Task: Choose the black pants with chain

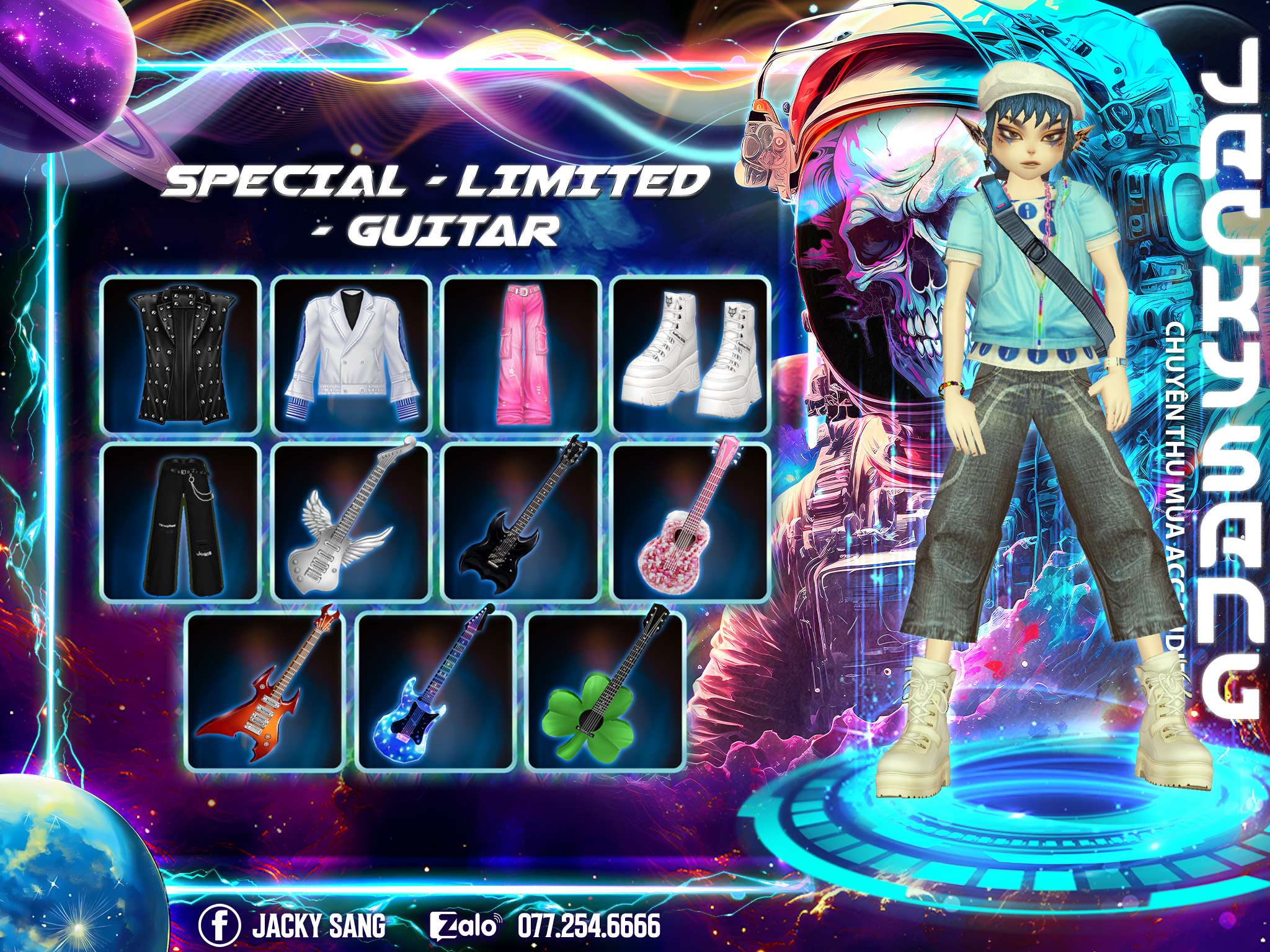Action: click(x=181, y=522)
